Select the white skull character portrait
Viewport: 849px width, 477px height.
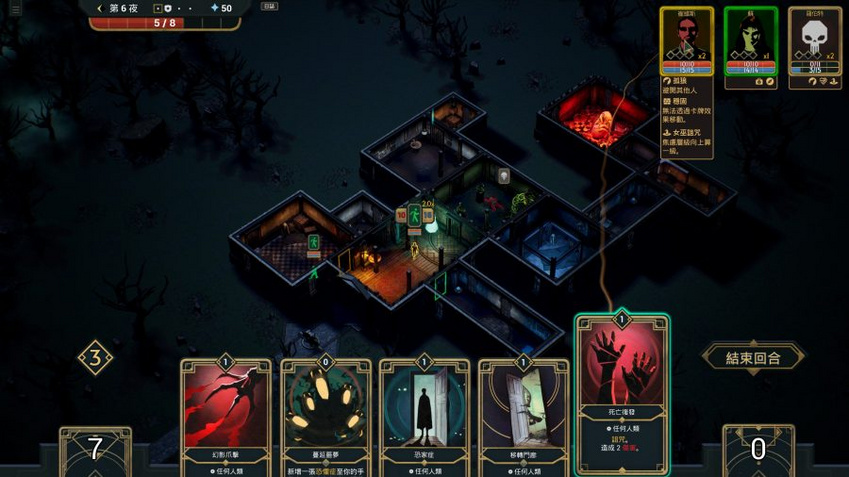[814, 40]
